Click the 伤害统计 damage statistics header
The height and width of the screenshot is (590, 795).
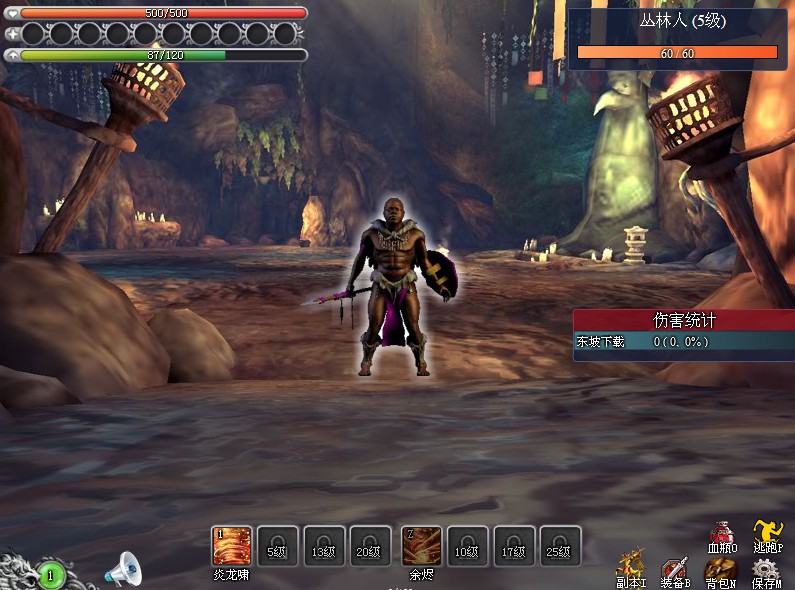(684, 320)
